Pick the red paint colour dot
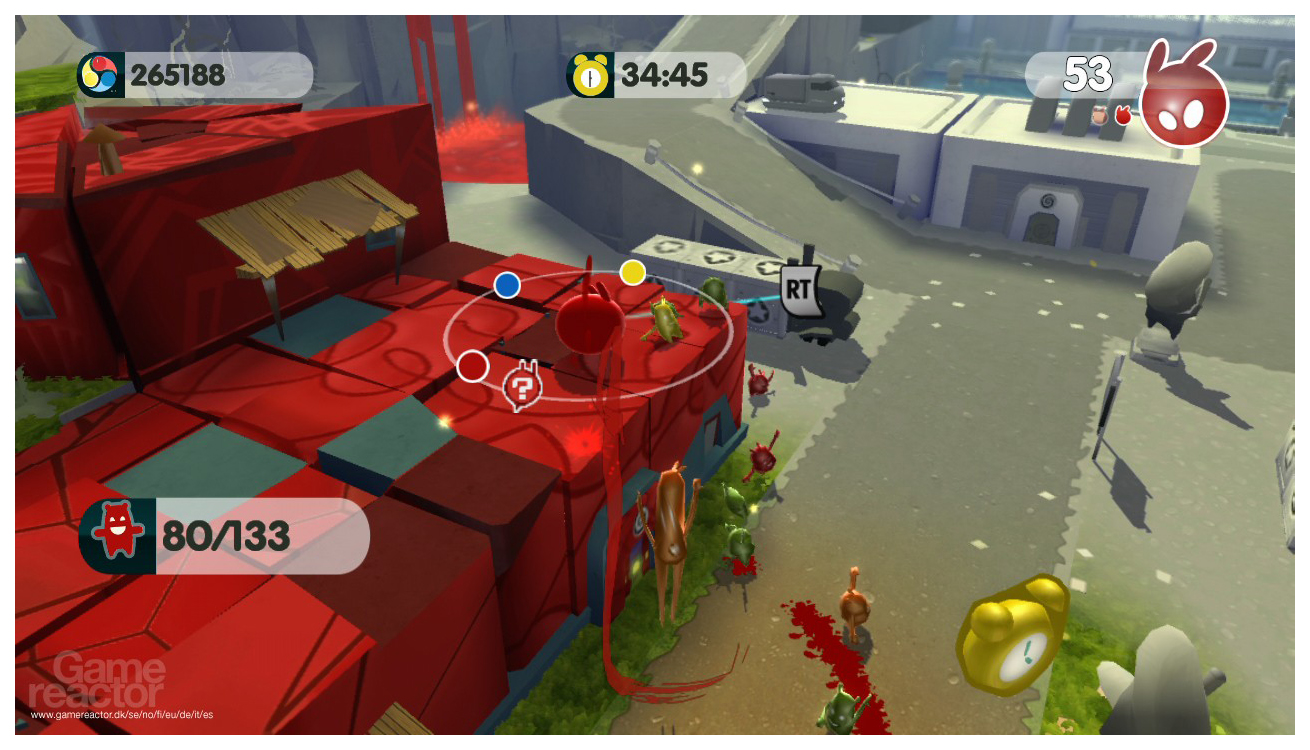The height and width of the screenshot is (750, 1310). 472,366
